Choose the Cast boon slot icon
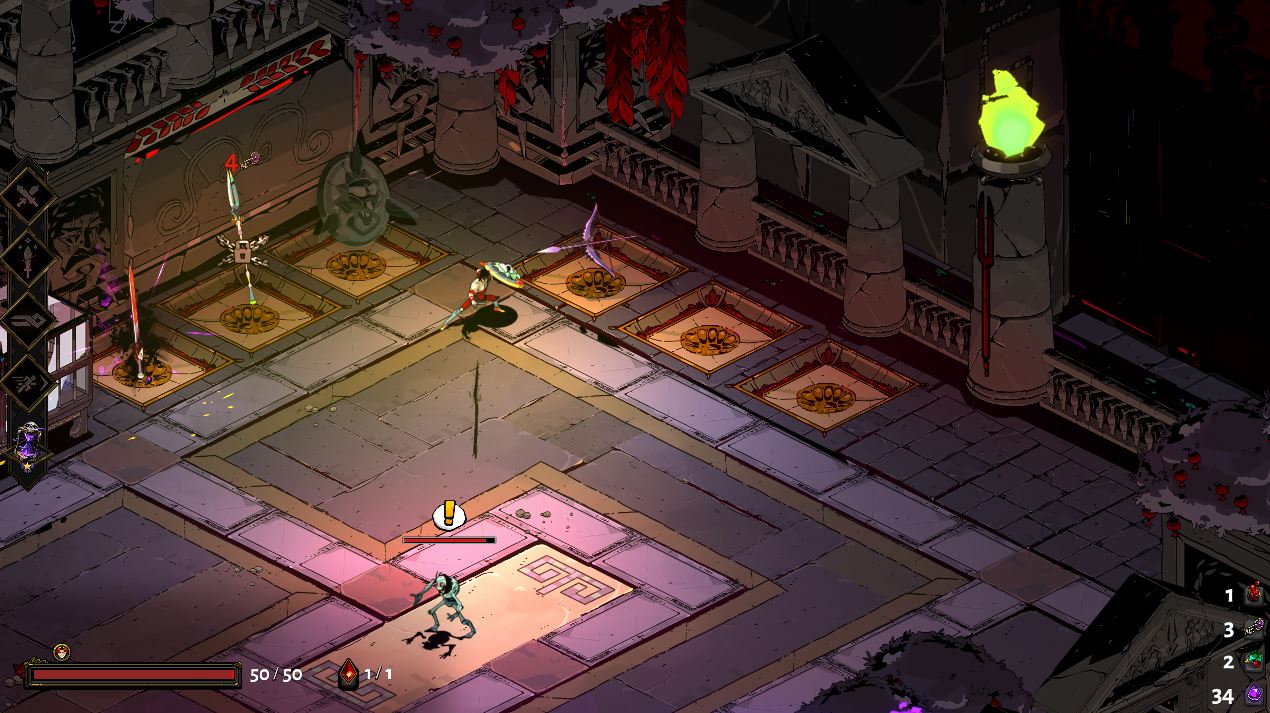Image resolution: width=1270 pixels, height=713 pixels. tap(27, 320)
